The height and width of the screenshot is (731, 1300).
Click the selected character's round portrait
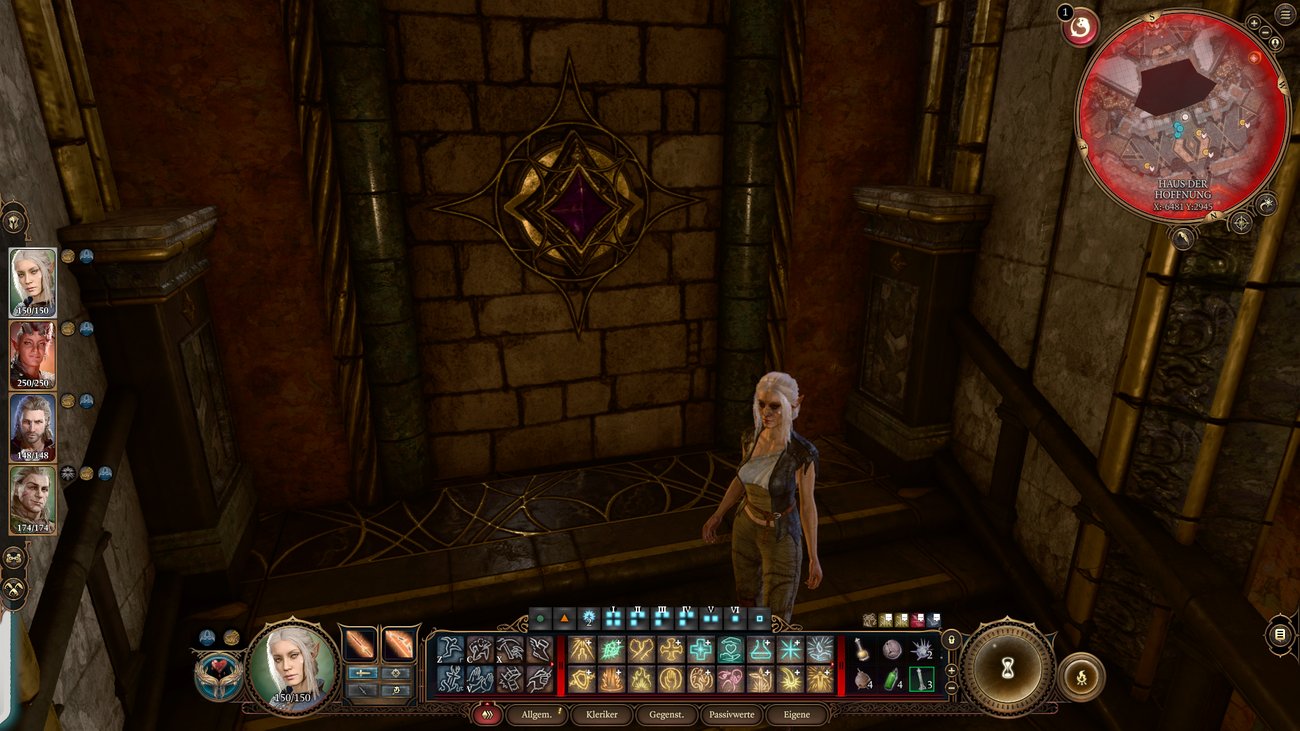tap(294, 666)
